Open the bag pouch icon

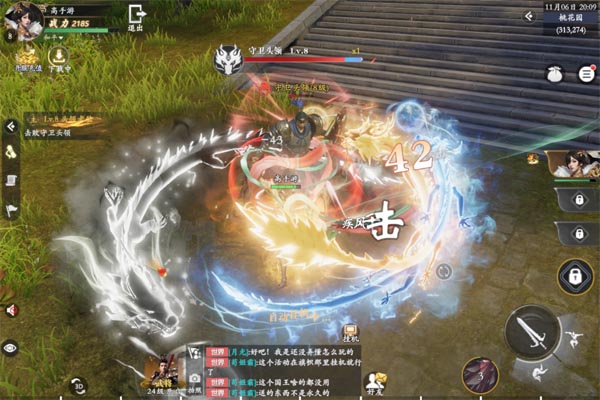pos(554,74)
